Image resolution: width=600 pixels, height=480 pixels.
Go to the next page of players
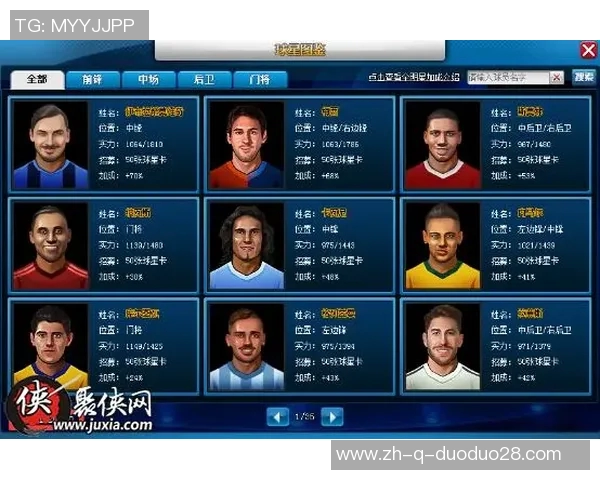[x=332, y=416]
